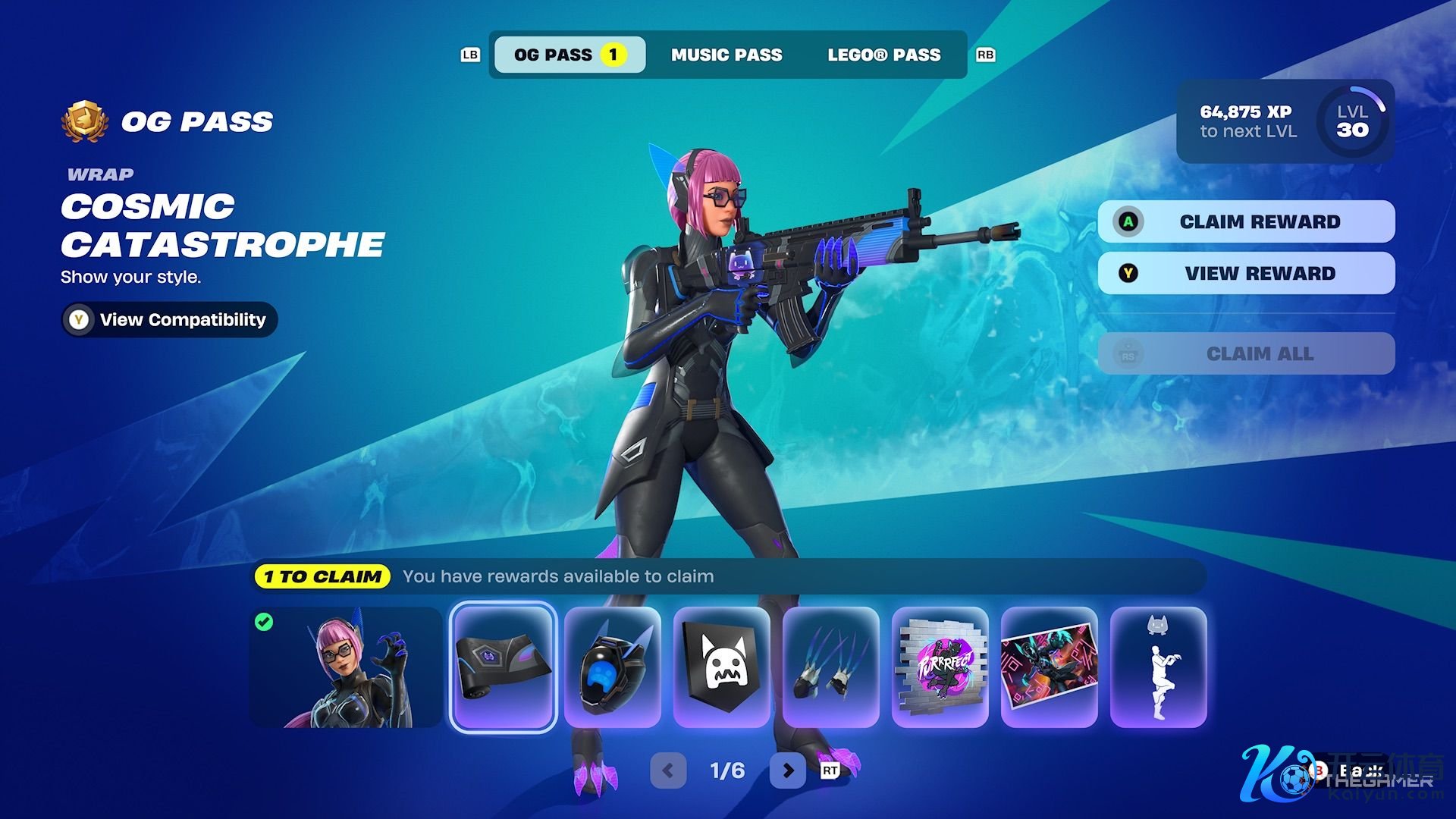This screenshot has width=1456, height=819.
Task: Select the cat-eared back bling tile
Action: (x=613, y=667)
